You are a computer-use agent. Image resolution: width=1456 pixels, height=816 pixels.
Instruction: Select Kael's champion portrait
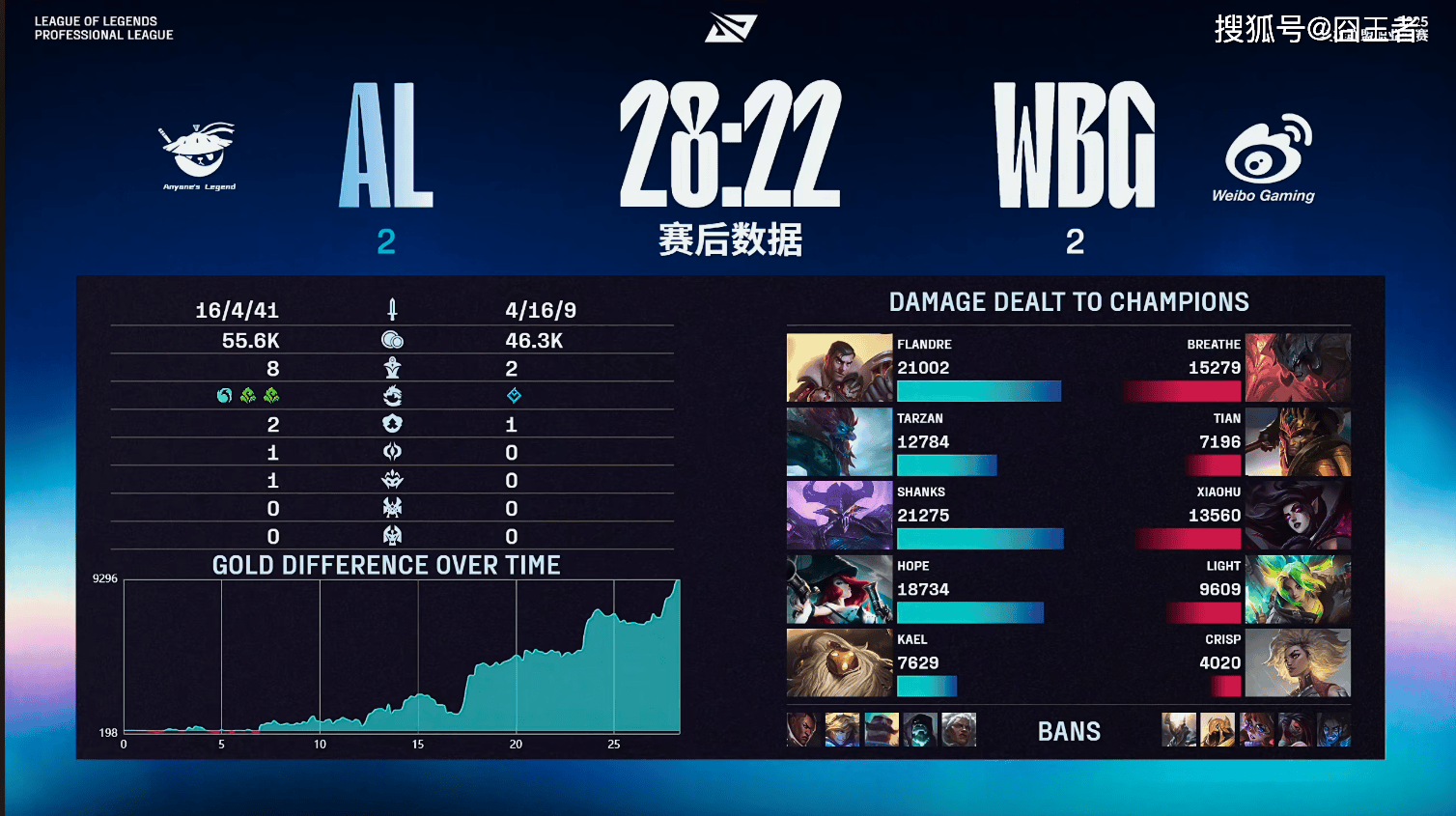(x=839, y=663)
